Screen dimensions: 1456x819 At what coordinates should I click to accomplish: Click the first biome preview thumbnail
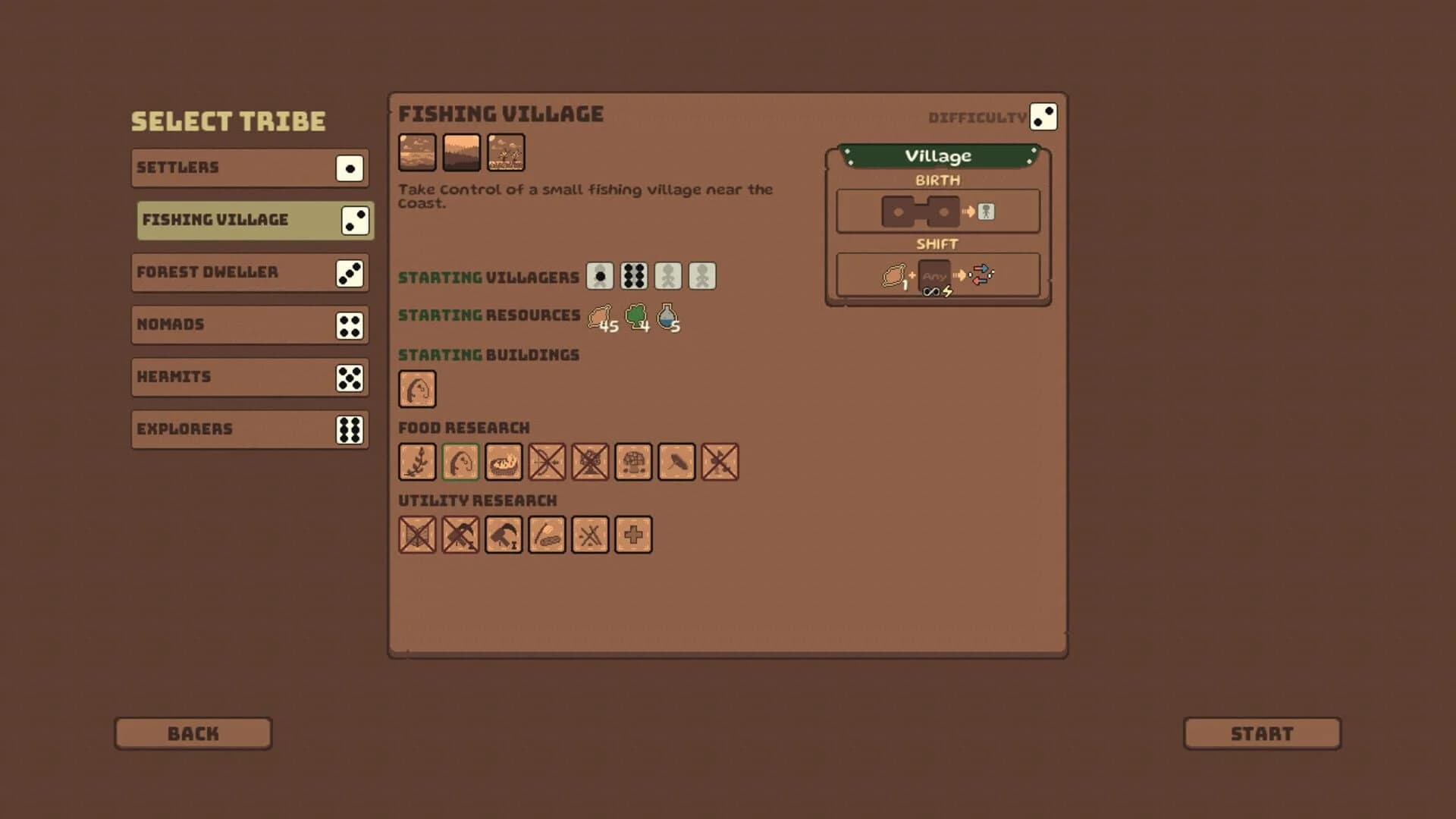(418, 152)
